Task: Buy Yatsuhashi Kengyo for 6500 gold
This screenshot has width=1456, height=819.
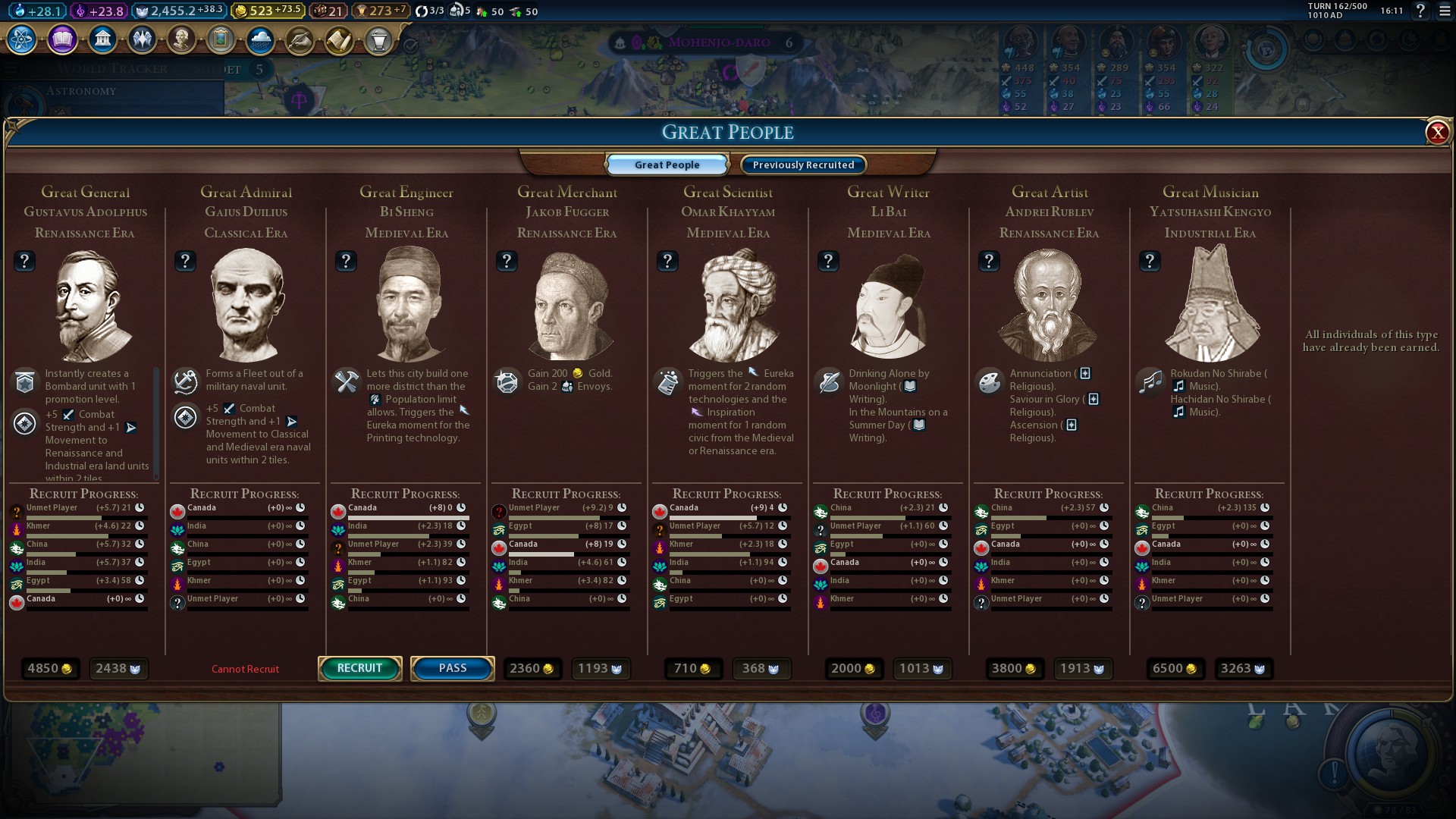Action: [1175, 668]
